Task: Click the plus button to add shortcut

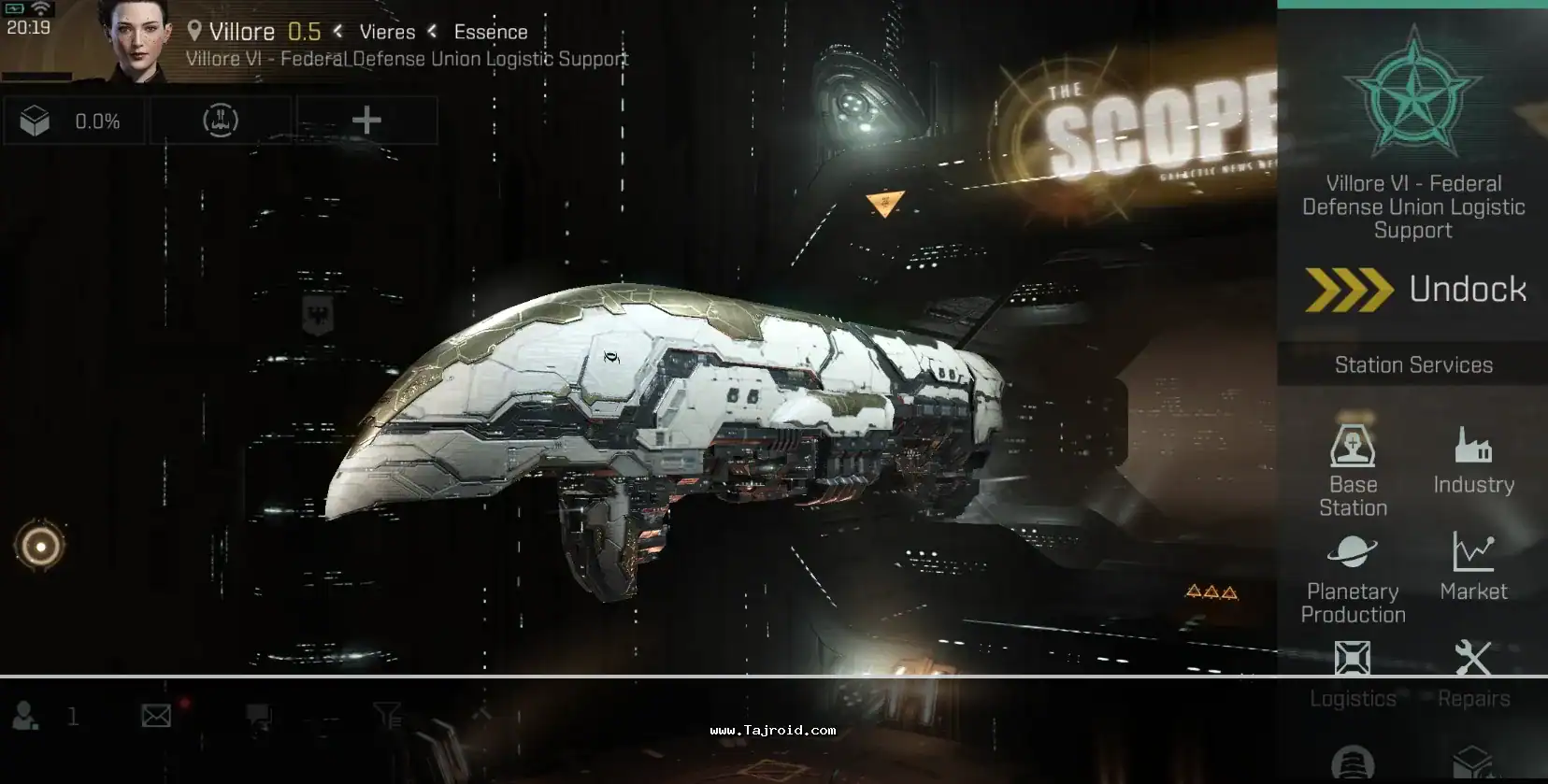Action: [x=366, y=121]
